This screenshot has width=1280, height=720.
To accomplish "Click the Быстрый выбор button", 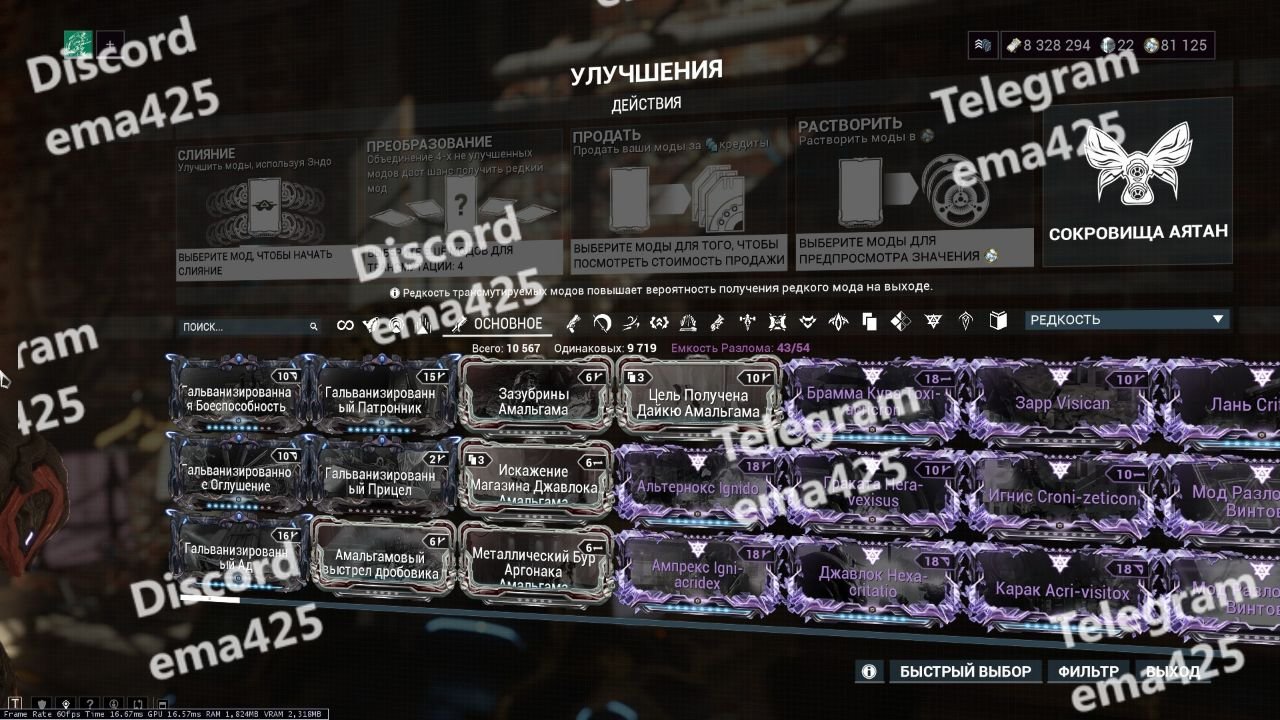I will point(965,671).
